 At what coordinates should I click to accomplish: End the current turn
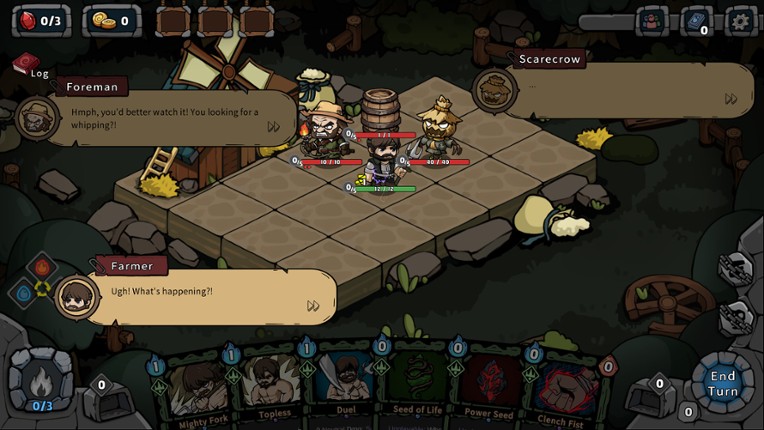click(722, 383)
